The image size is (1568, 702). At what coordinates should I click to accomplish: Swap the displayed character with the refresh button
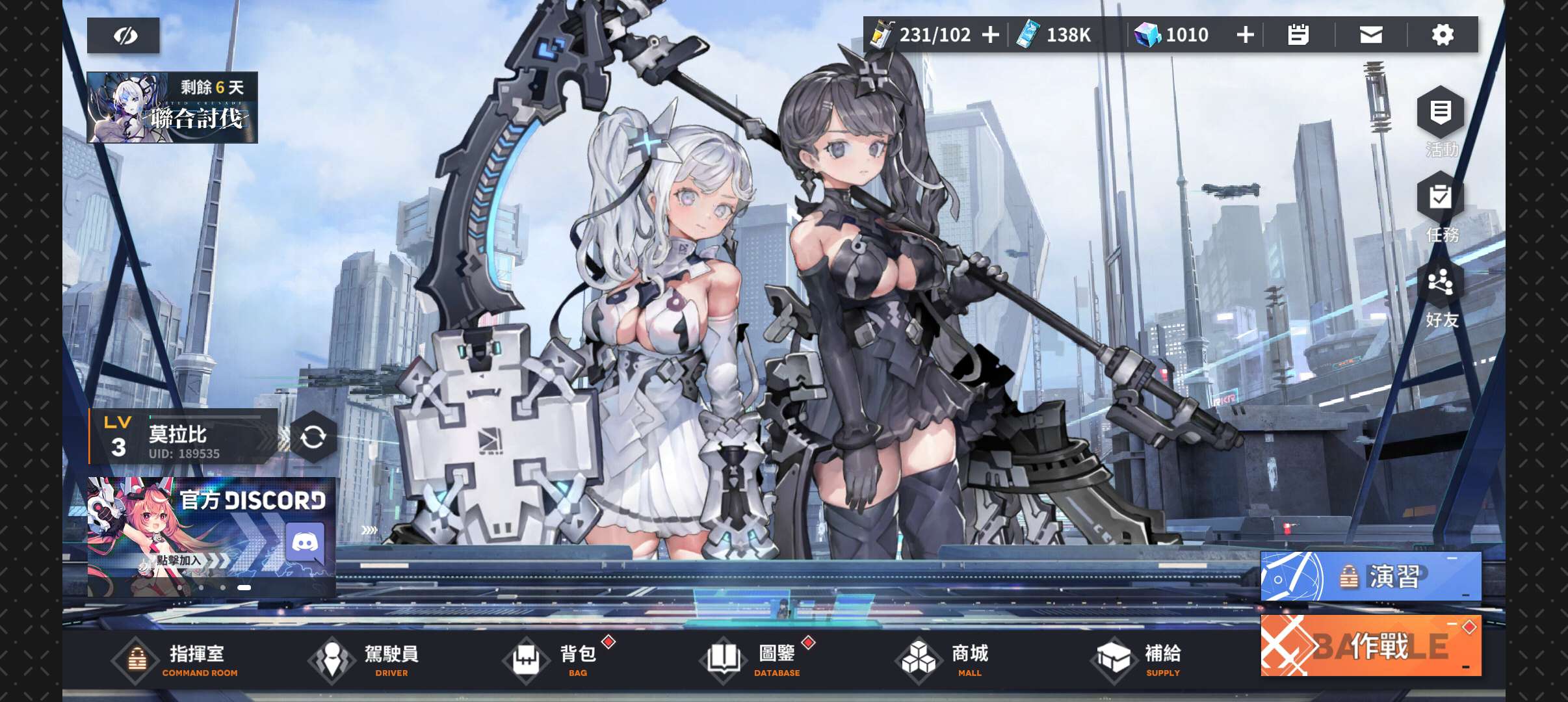coord(313,437)
